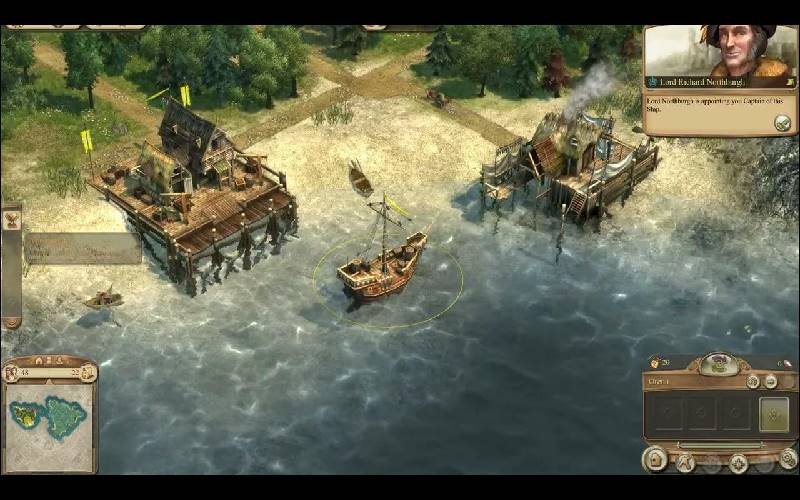Image resolution: width=800 pixels, height=500 pixels.
Task: Open the compass rose button in the bottom bar
Action: click(738, 463)
